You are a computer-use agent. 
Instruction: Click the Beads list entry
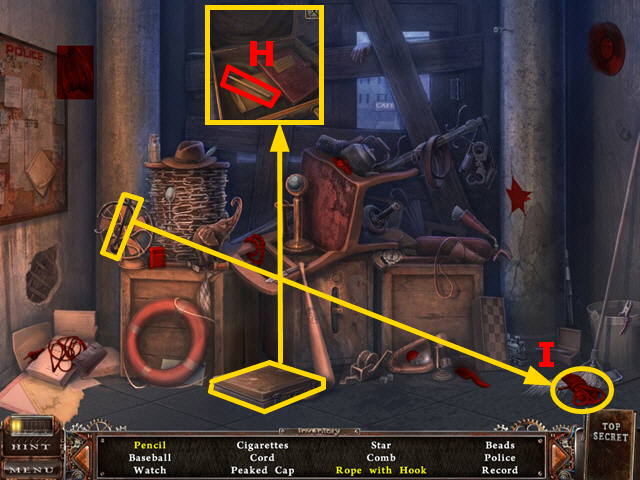tap(499, 444)
